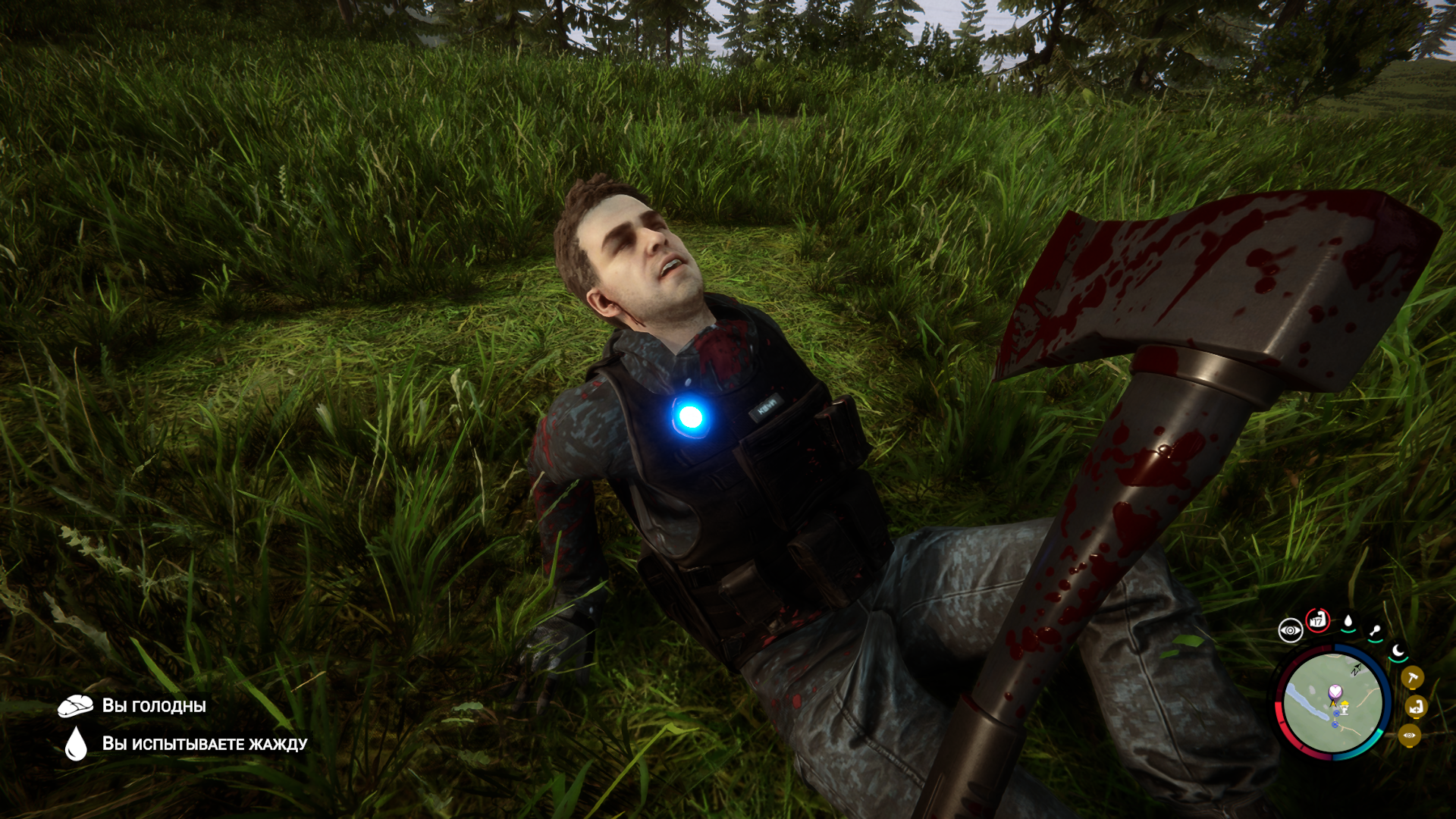Viewport: 1456px width, 819px height.
Task: Open the red-ringed strength level icon
Action: [x=1318, y=620]
